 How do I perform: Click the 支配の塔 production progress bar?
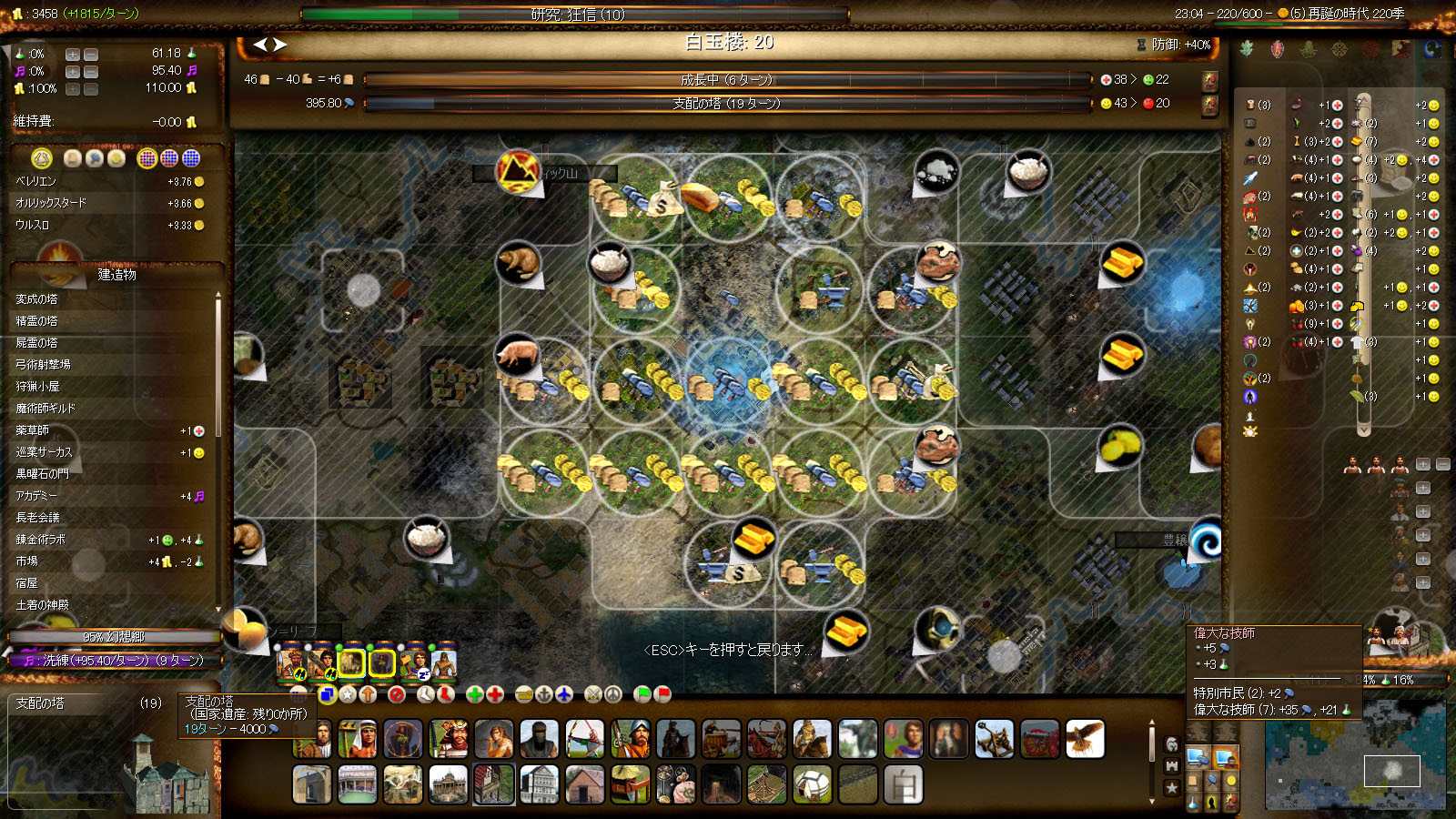tap(726, 104)
